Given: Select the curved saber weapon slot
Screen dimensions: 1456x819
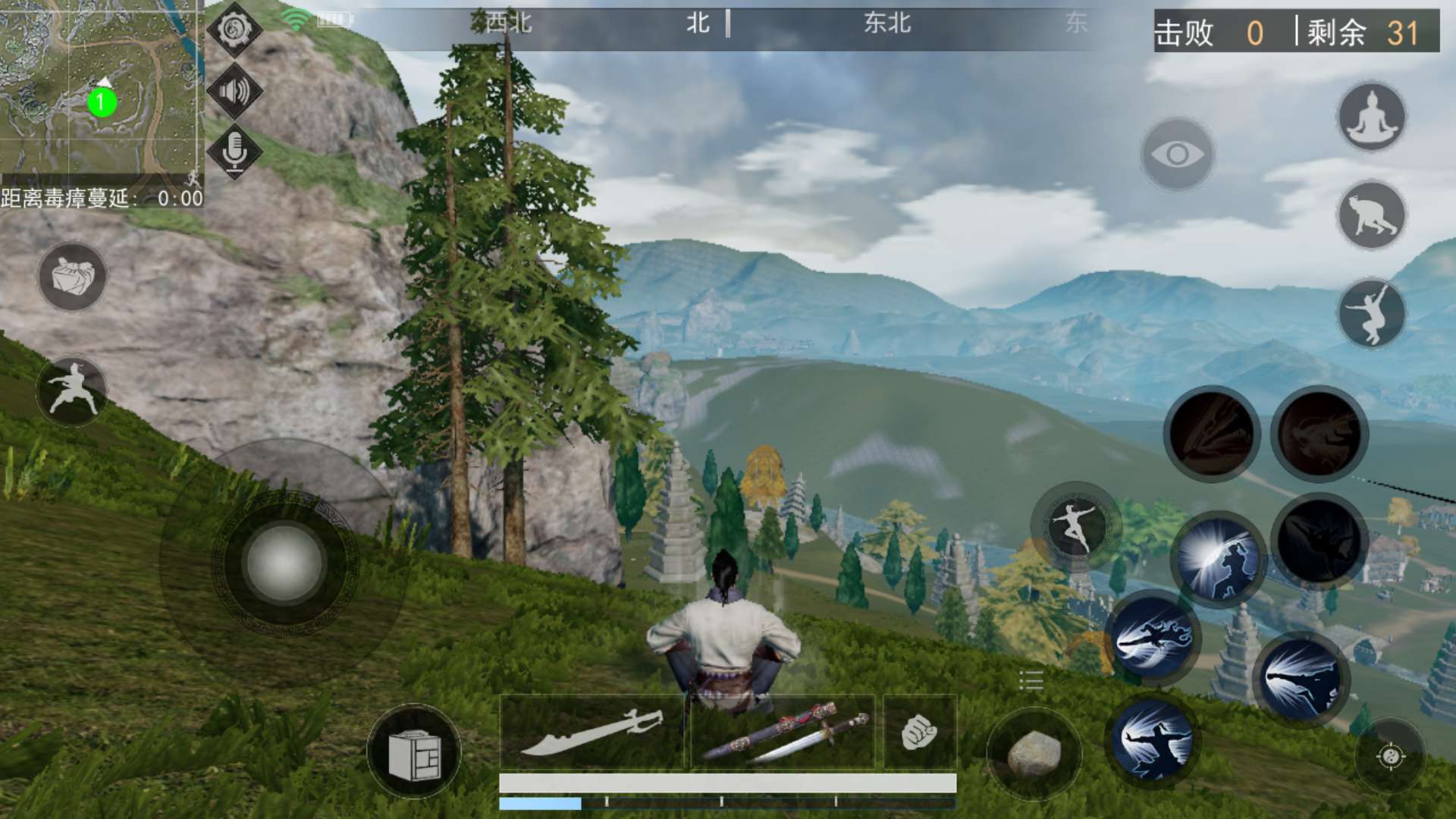Looking at the screenshot, I should 593,733.
